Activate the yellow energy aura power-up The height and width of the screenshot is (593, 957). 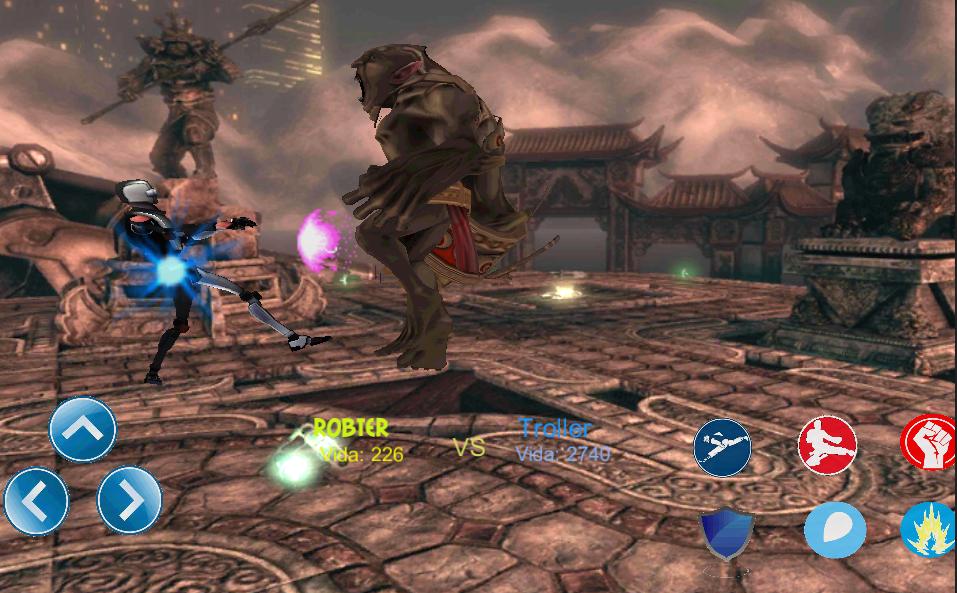tap(929, 530)
